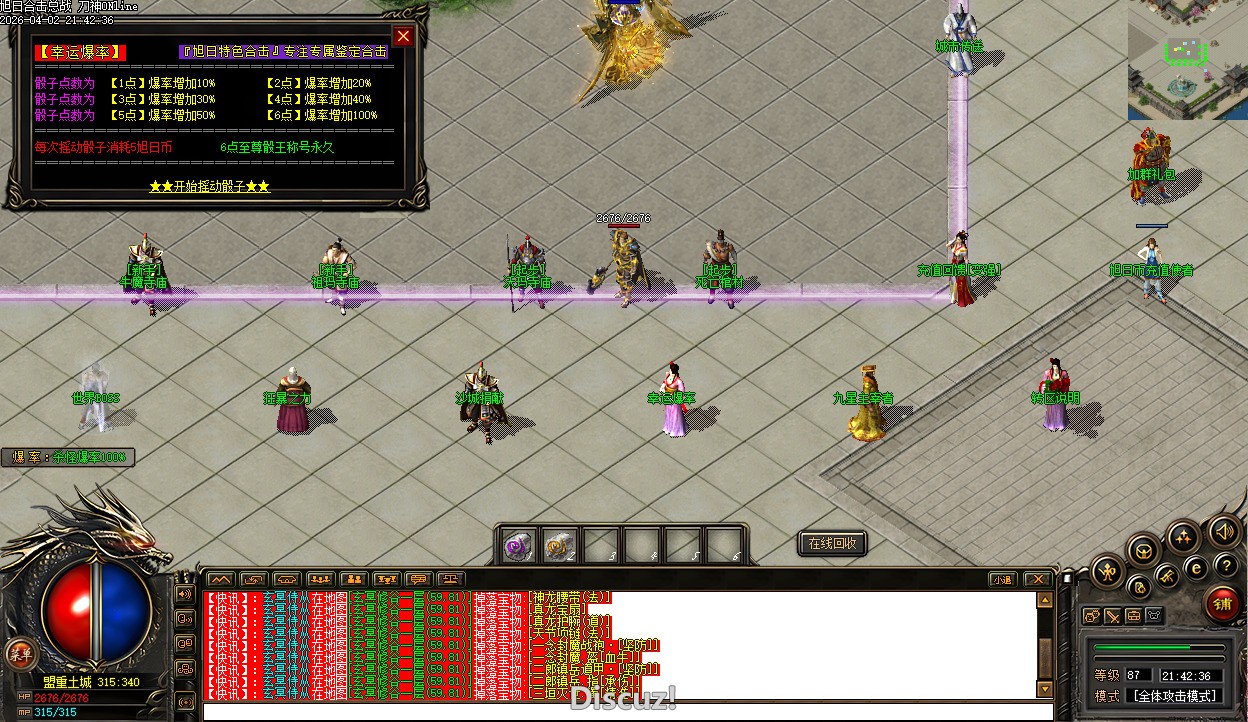Click the 在线回收 button

tap(831, 544)
